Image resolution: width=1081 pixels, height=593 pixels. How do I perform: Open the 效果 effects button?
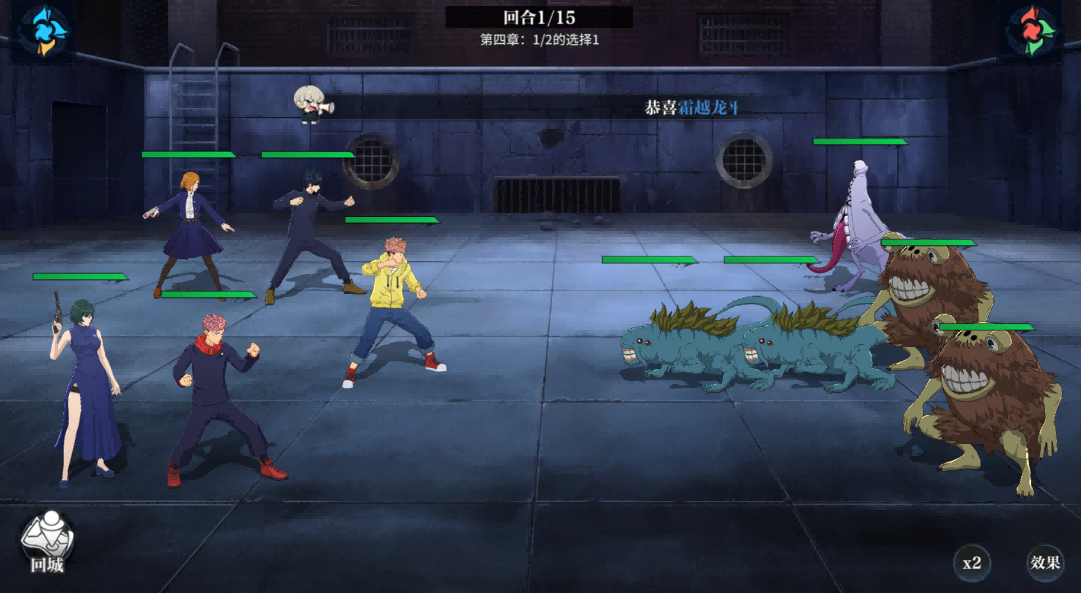(1045, 562)
